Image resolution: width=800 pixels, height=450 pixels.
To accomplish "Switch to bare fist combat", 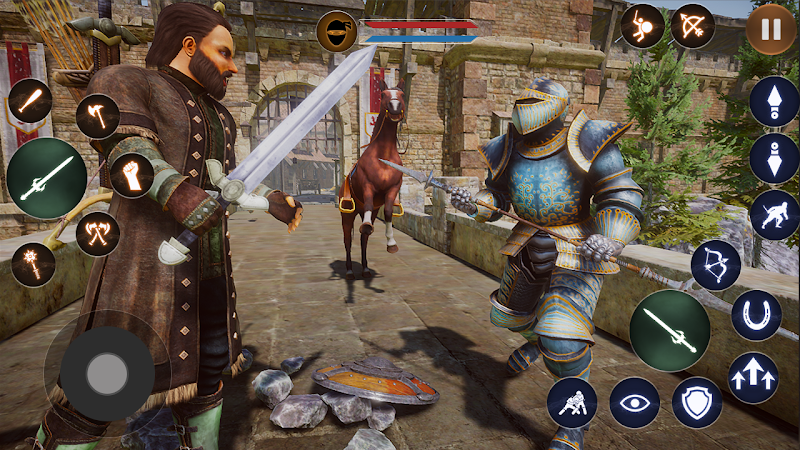I will (131, 175).
